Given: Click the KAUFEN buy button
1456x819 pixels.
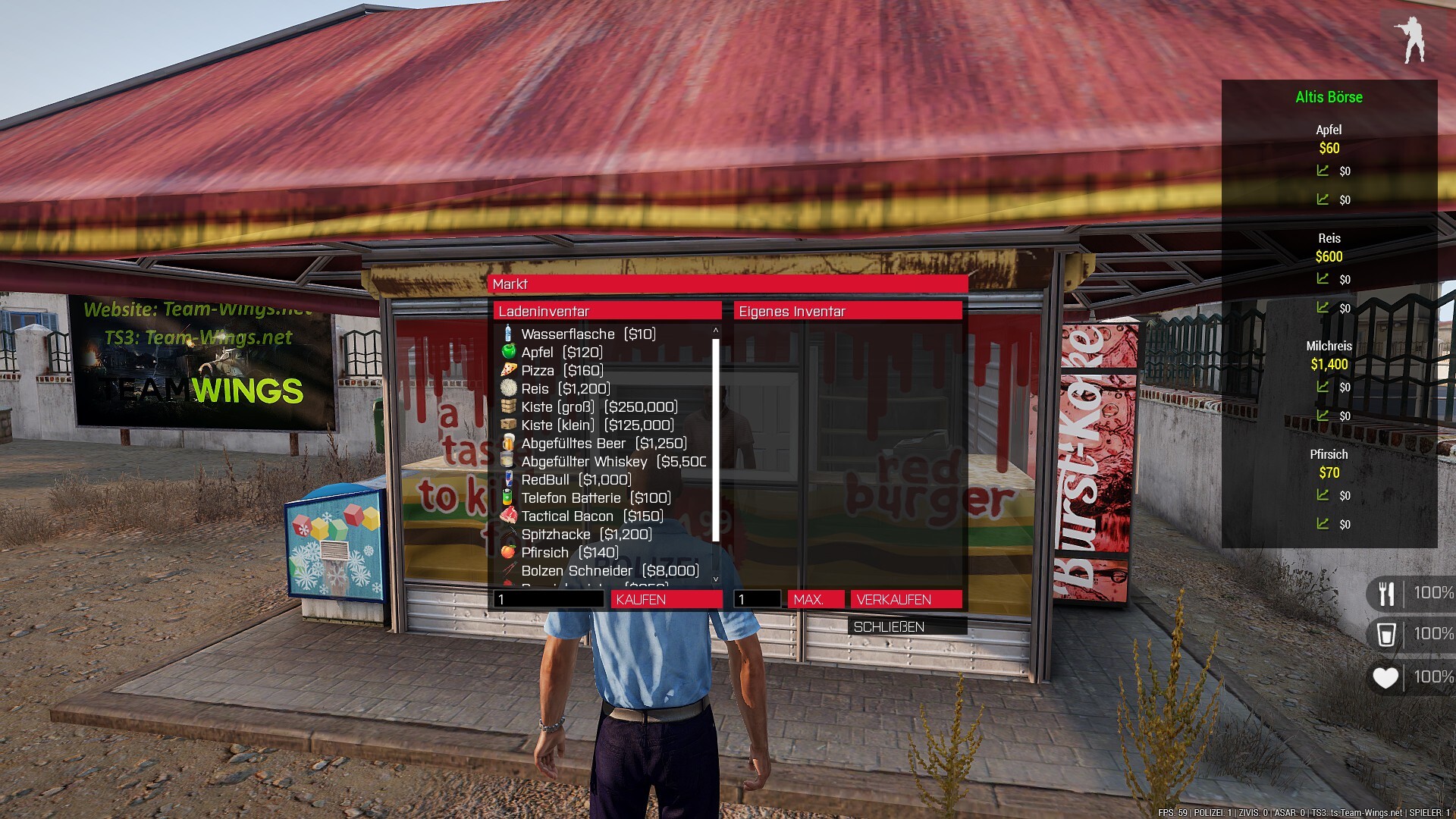Looking at the screenshot, I should click(666, 600).
